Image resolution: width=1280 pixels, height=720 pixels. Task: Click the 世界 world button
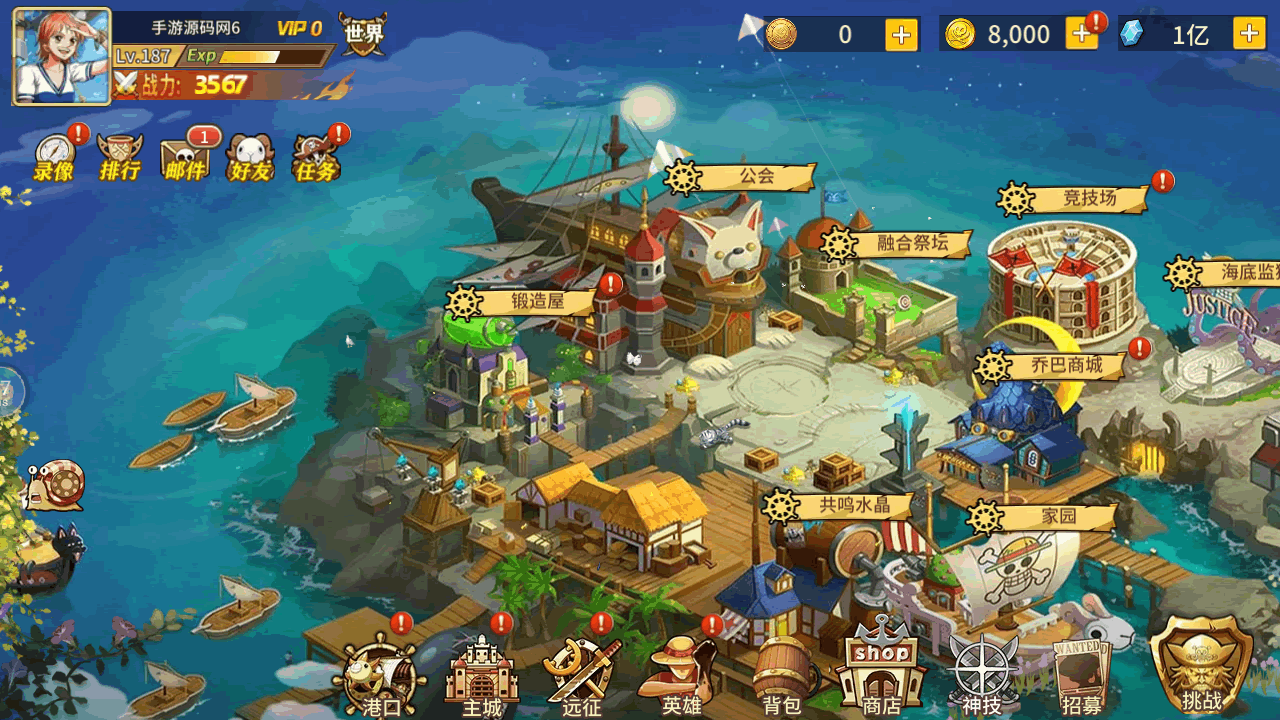362,36
